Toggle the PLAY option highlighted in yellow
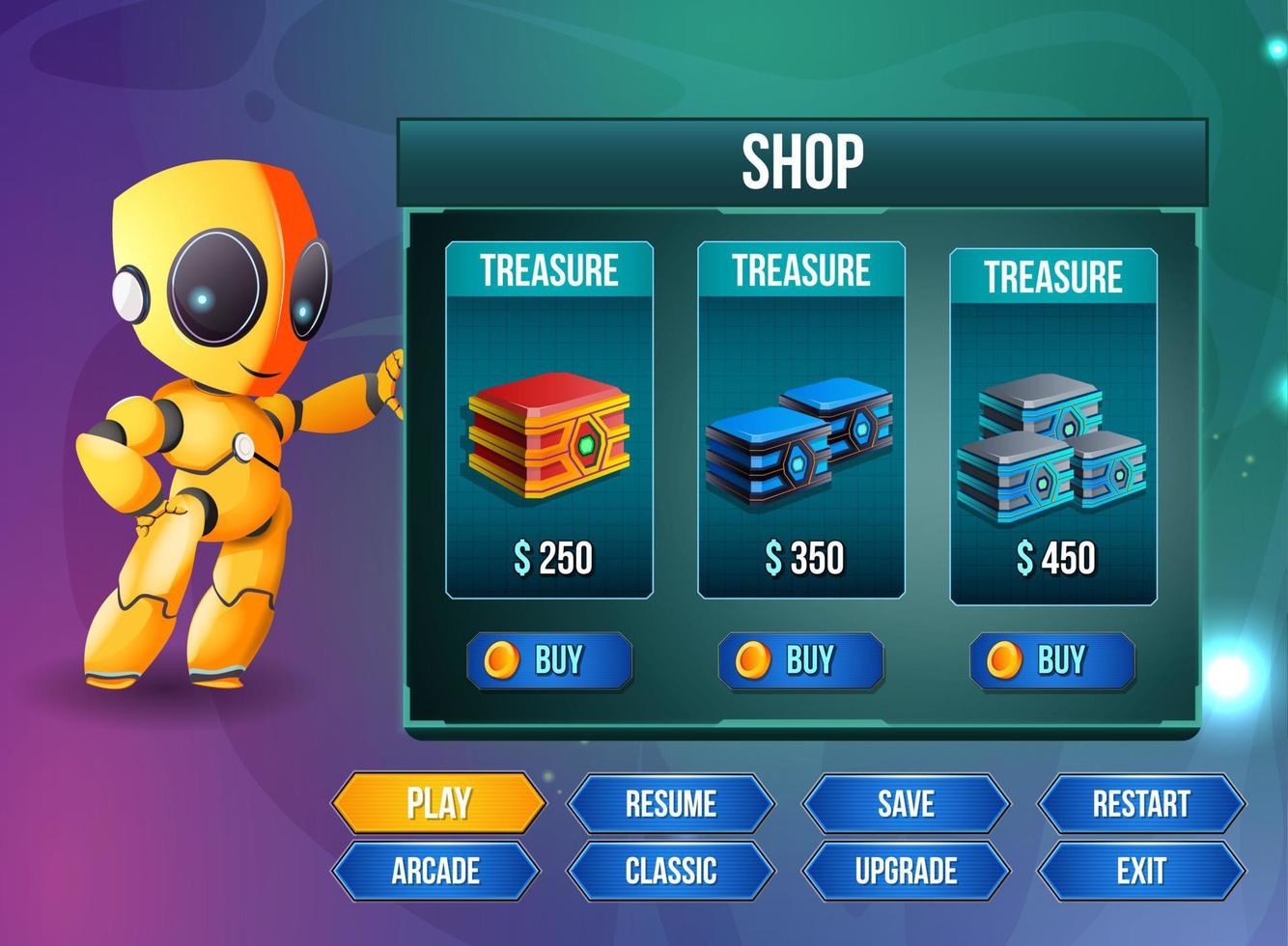1288x946 pixels. pos(439,801)
